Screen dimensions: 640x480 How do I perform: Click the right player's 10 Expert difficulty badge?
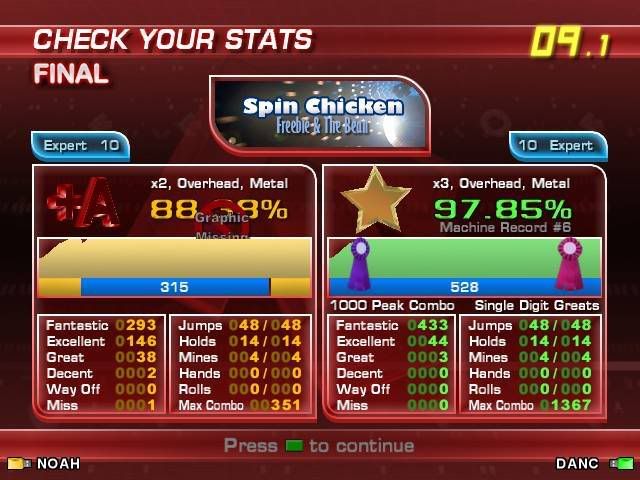pyautogui.click(x=557, y=145)
